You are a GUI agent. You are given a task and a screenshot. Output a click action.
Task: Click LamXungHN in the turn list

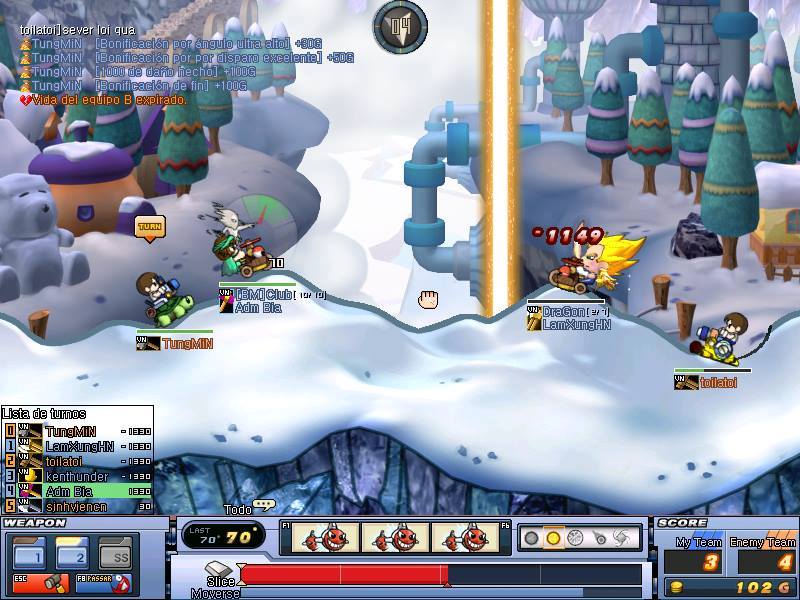78,446
